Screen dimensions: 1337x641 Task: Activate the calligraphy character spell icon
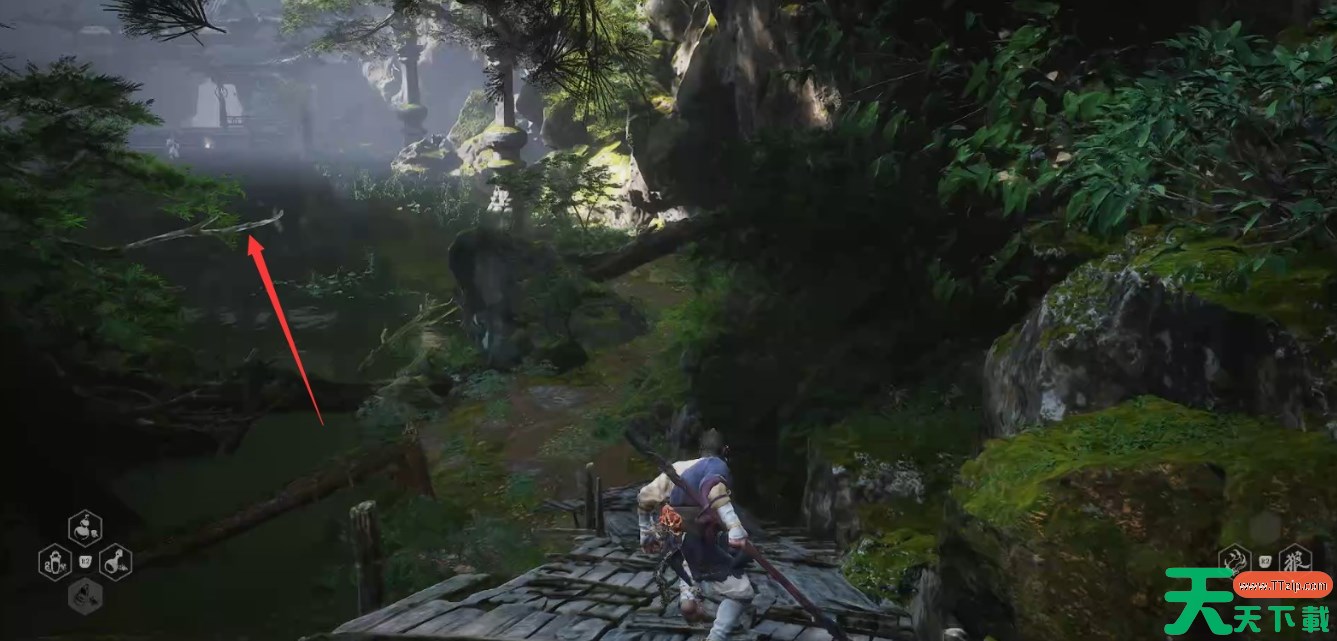point(1296,559)
